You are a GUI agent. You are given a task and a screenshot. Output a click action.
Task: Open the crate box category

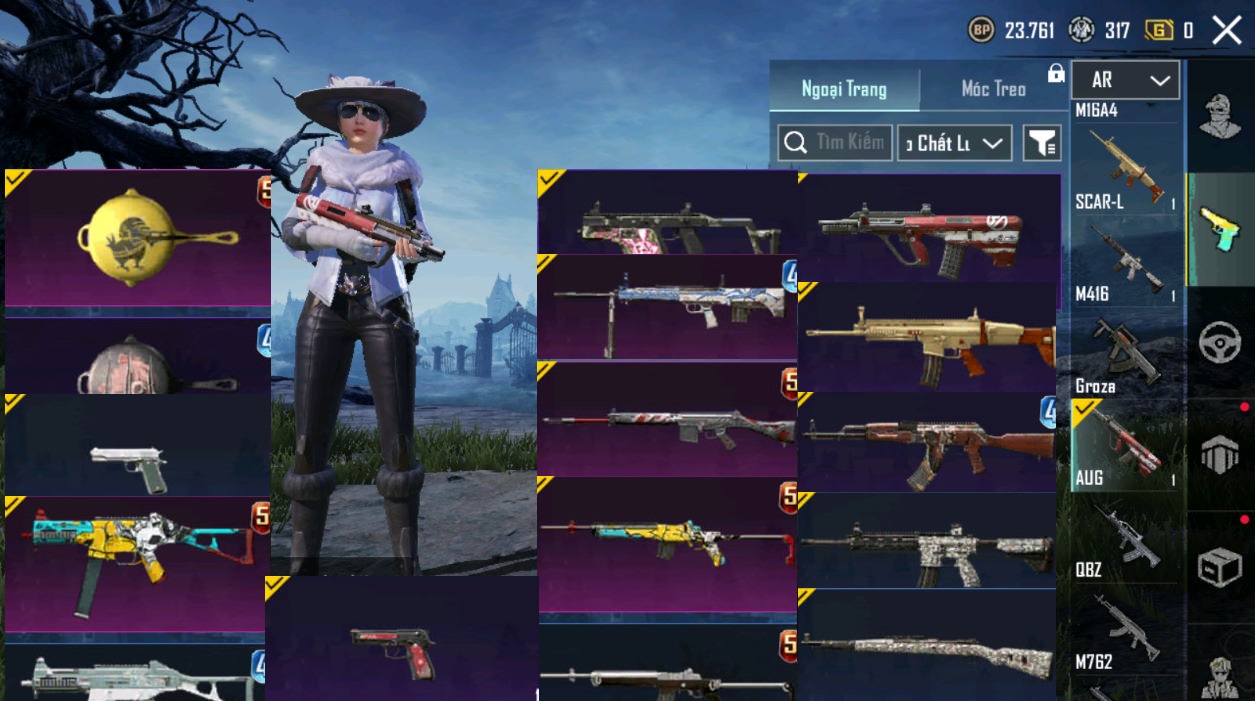click(x=1220, y=568)
